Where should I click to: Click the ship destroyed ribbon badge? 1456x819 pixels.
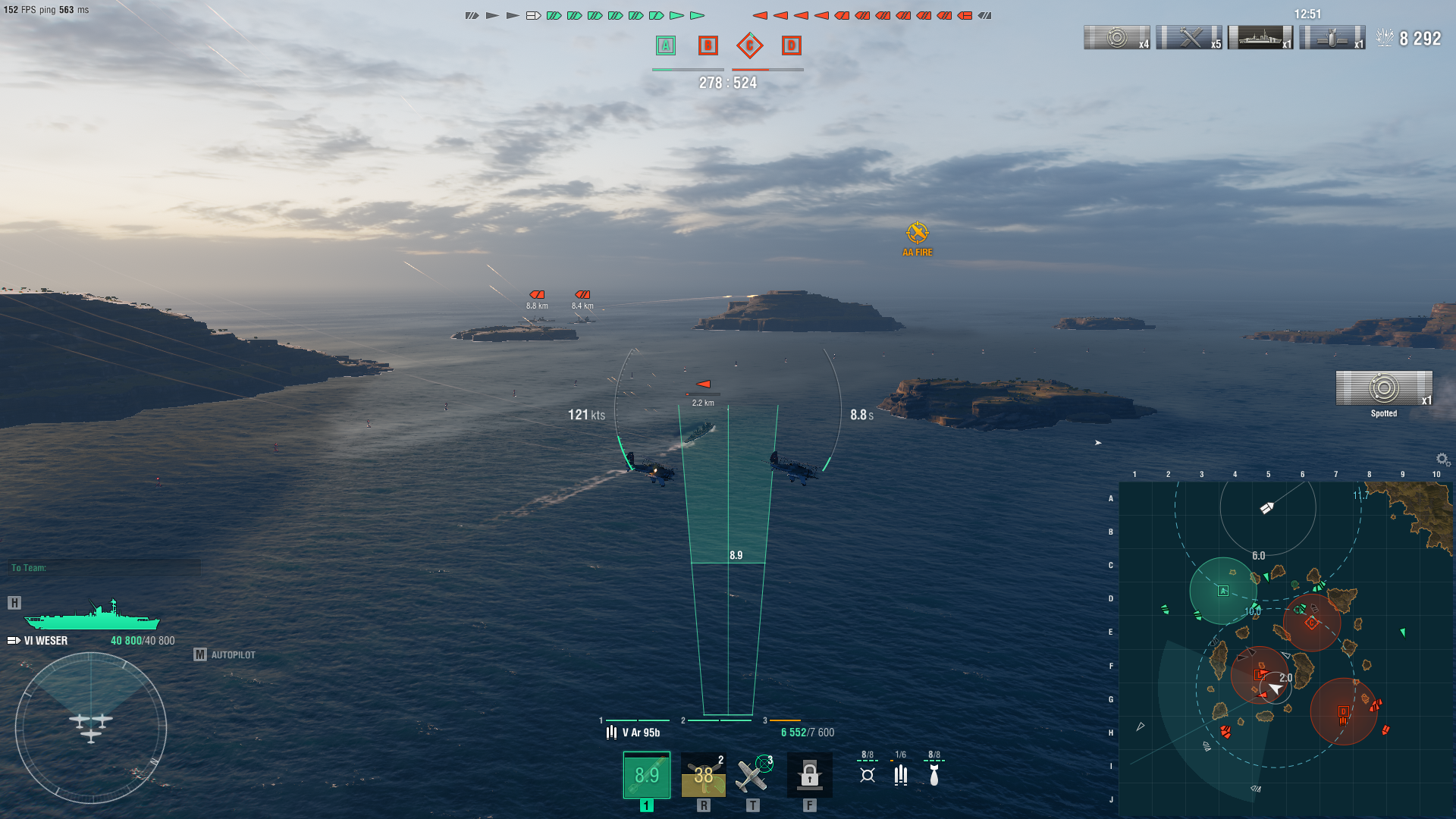pos(1260,37)
